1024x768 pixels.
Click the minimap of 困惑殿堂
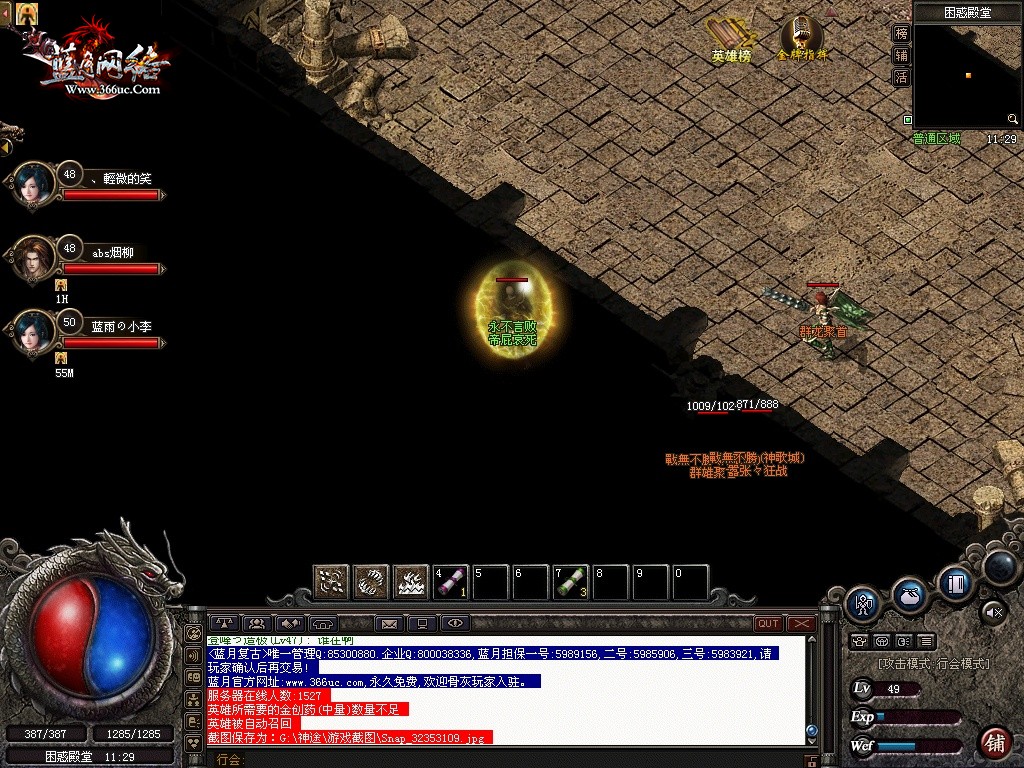[x=967, y=77]
